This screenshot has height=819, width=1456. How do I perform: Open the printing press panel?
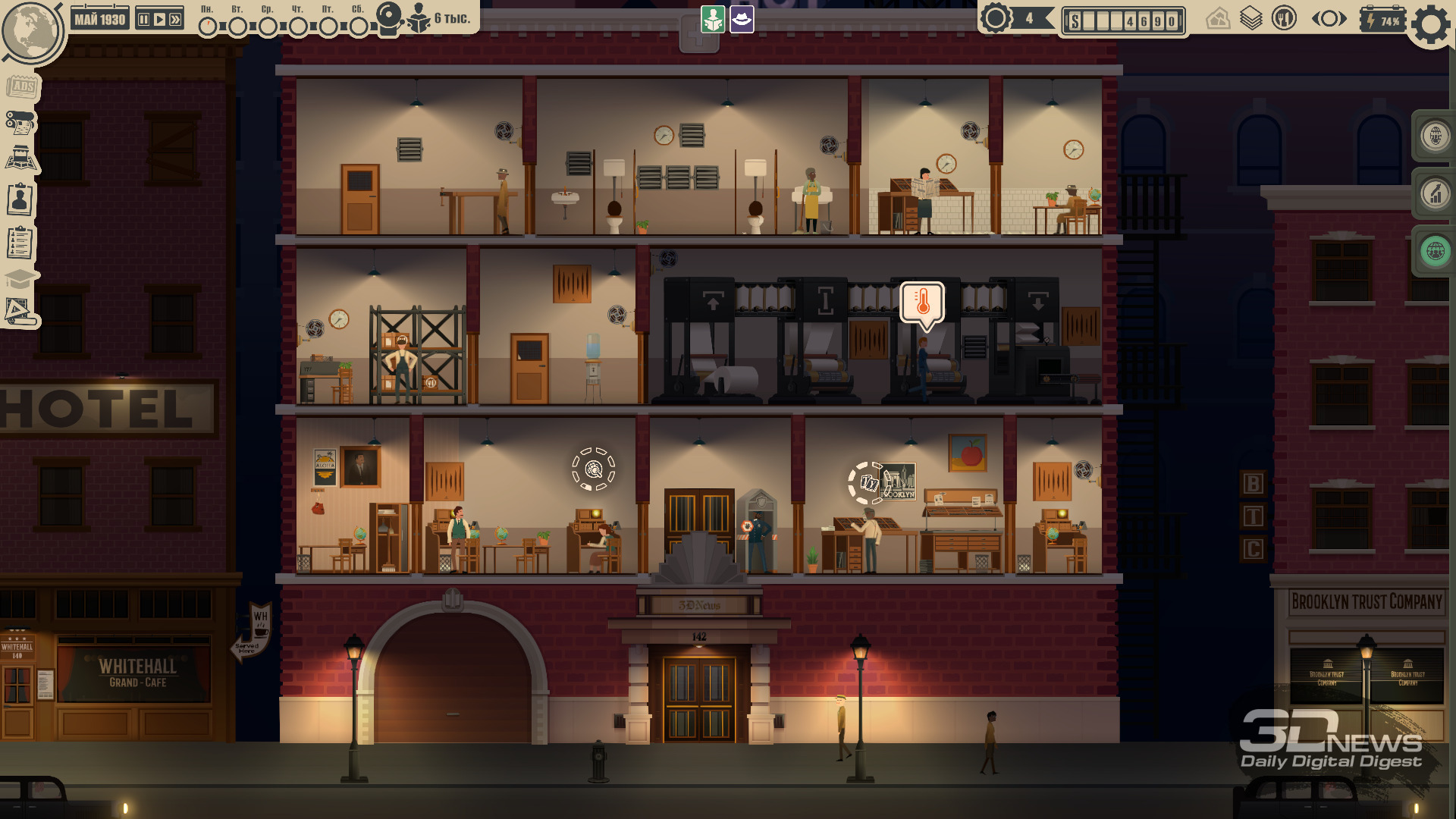(x=20, y=122)
